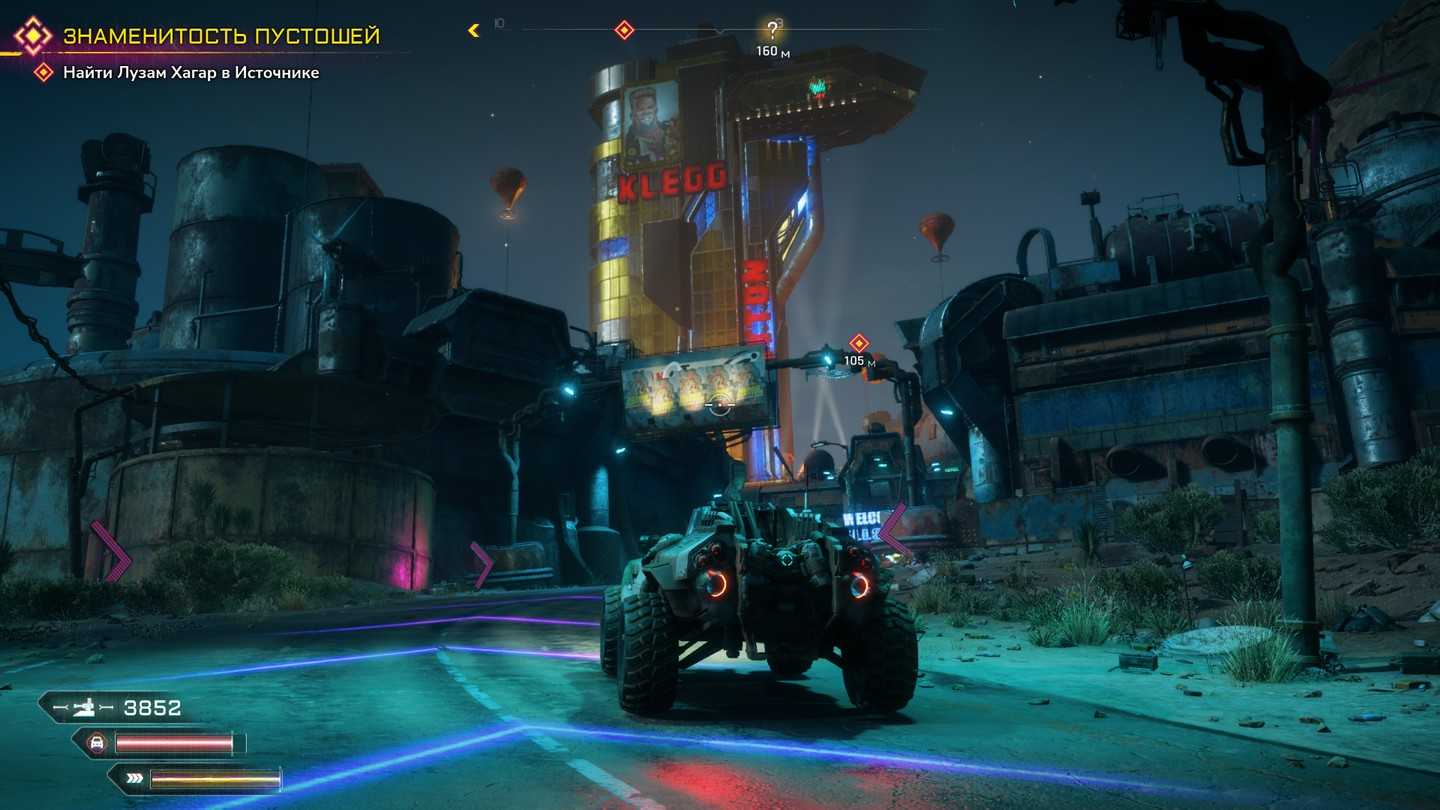Click the boost chevrons icon by the yellow bar

point(132,779)
